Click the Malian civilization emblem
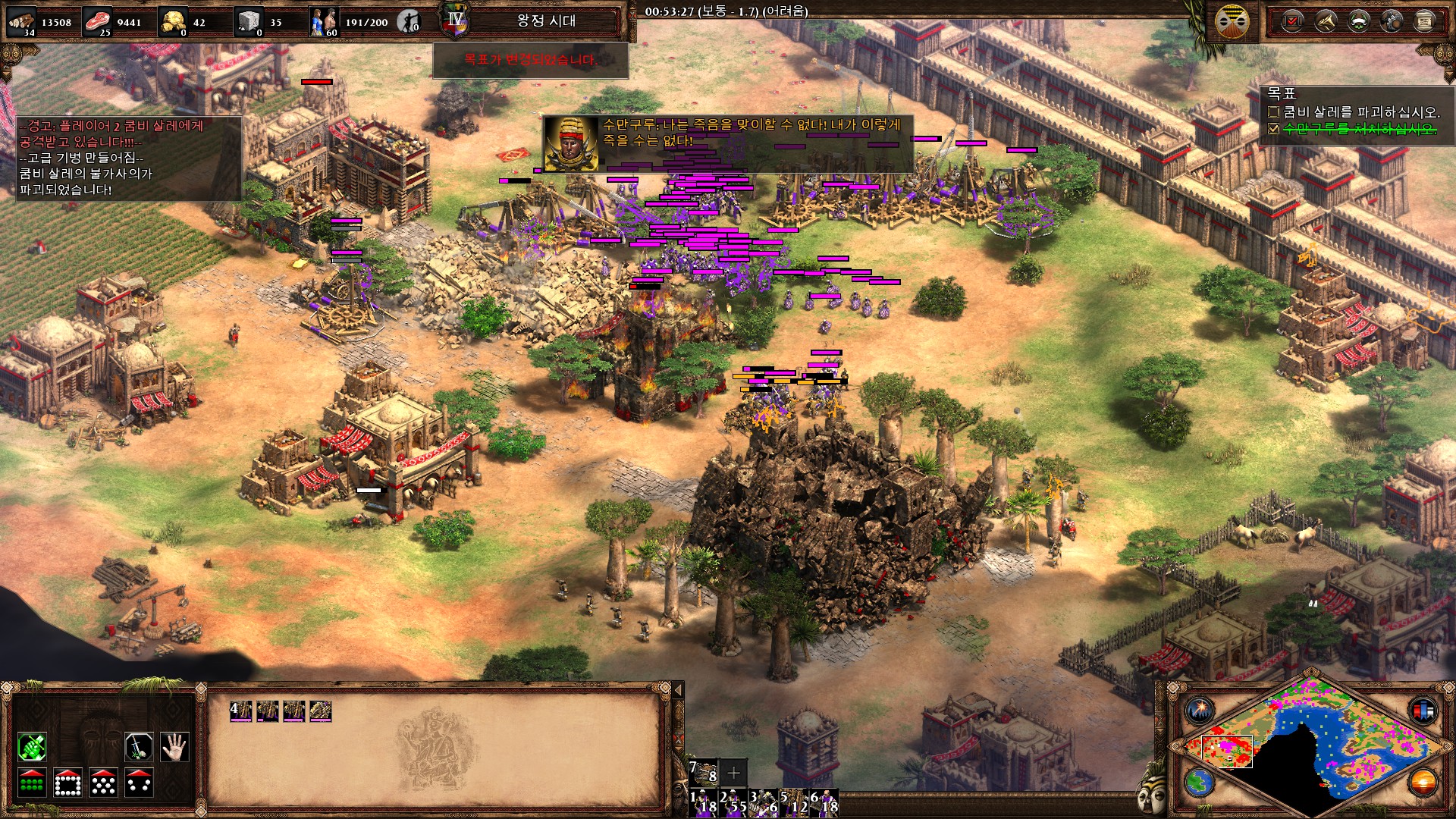This screenshot has width=1456, height=819. click(x=1232, y=21)
